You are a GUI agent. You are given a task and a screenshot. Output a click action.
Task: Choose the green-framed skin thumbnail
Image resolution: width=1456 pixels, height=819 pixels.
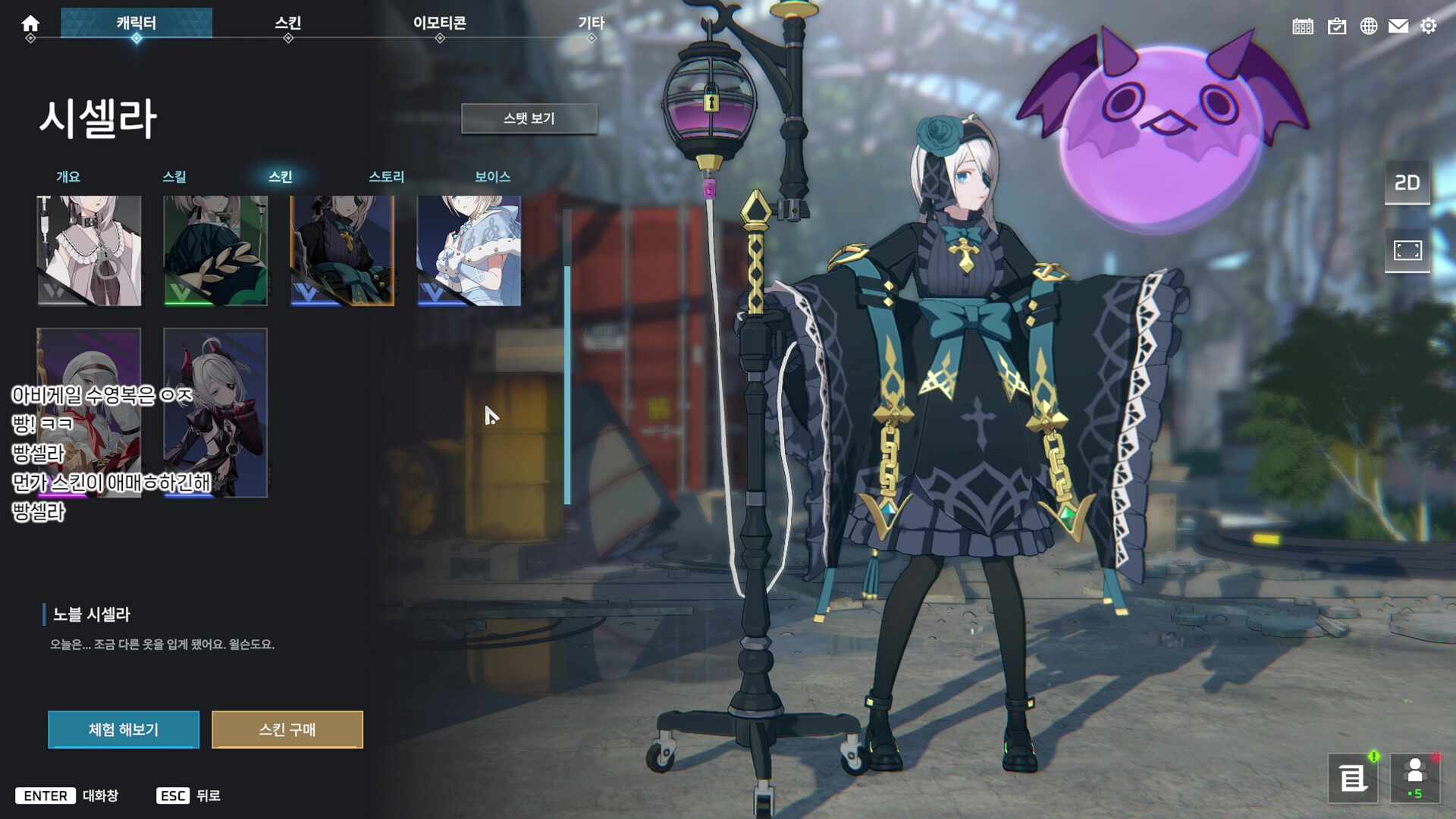[x=215, y=251]
